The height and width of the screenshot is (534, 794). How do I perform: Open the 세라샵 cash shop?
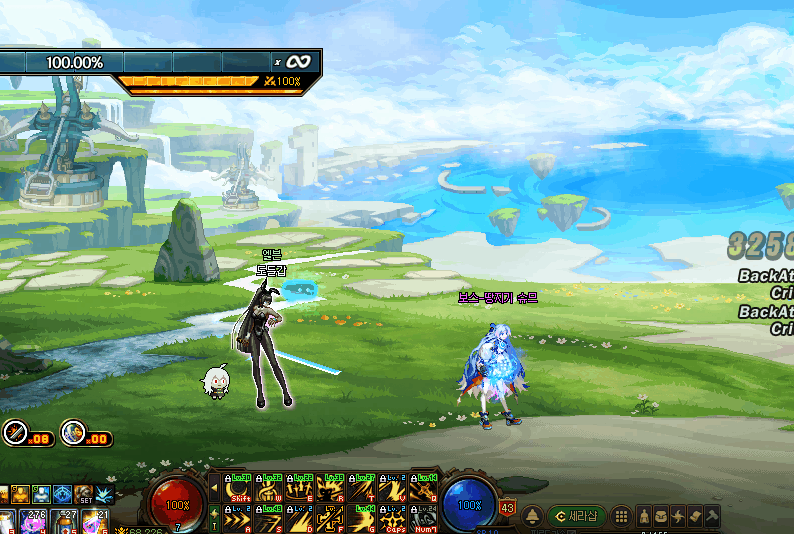pos(575,516)
